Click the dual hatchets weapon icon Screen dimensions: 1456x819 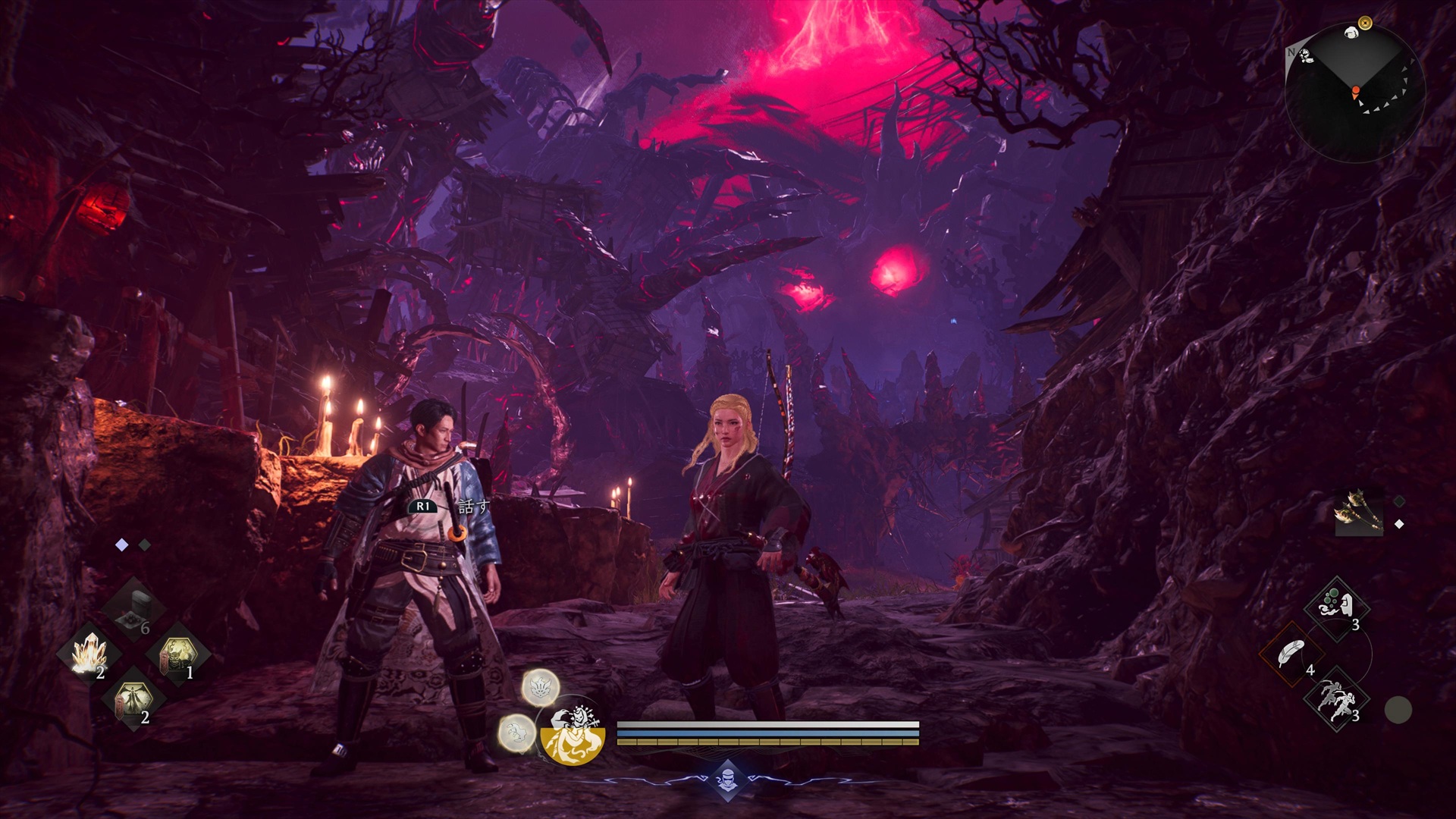click(x=1359, y=513)
